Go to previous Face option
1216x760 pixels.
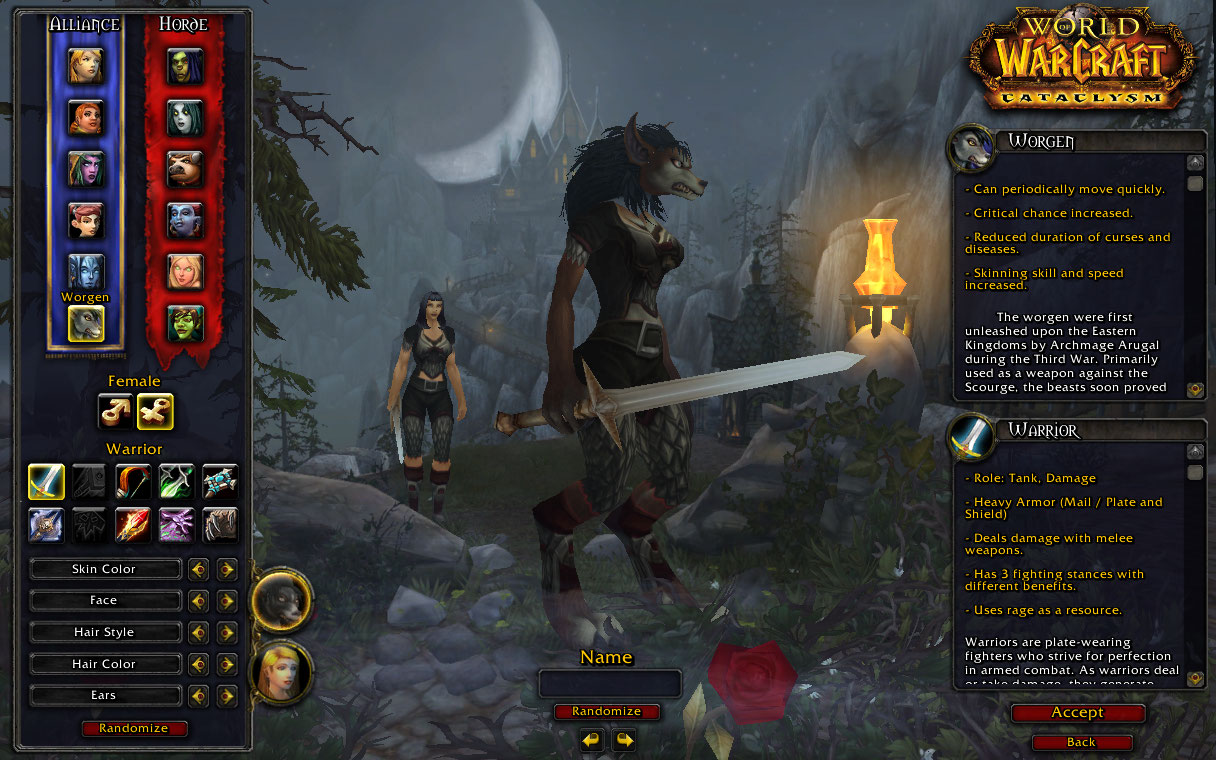click(x=199, y=601)
